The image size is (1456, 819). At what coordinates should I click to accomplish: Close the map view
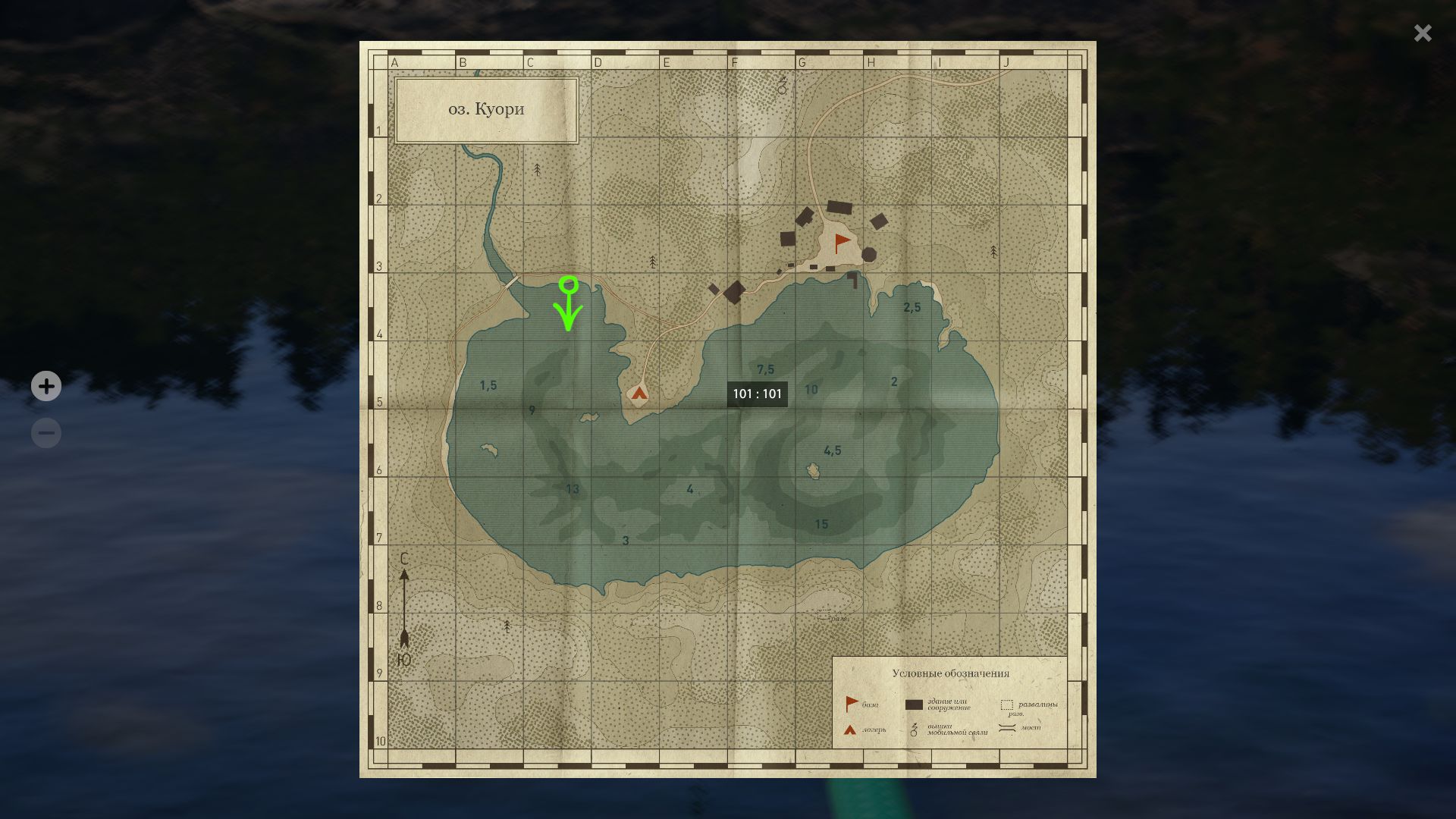1423,33
